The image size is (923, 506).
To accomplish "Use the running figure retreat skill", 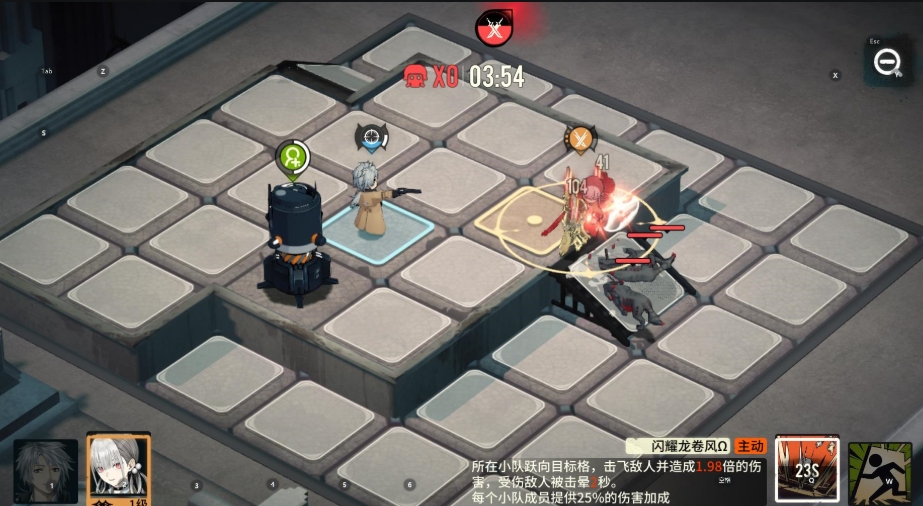I will coord(879,472).
